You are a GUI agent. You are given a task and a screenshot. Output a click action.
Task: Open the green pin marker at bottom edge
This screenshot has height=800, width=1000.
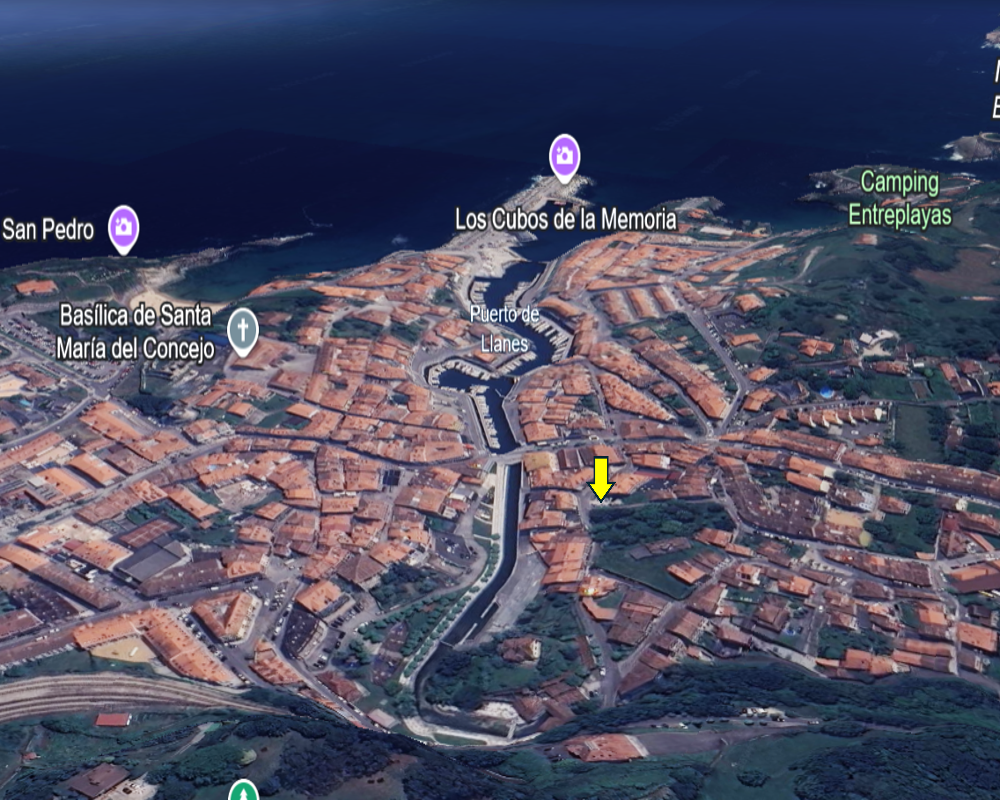243,792
